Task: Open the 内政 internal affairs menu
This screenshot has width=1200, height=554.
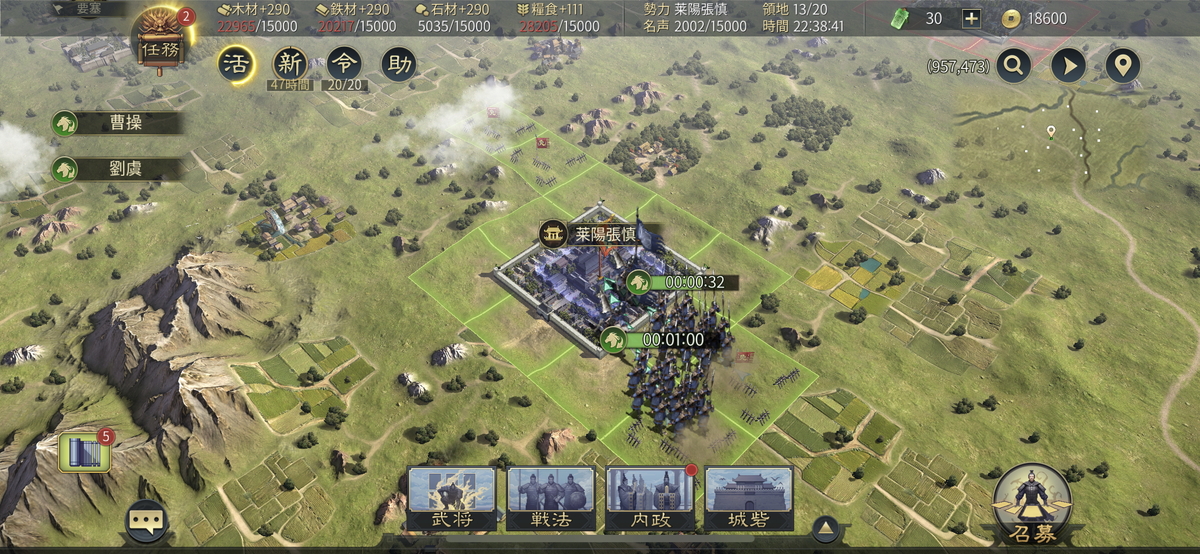Action: point(649,498)
